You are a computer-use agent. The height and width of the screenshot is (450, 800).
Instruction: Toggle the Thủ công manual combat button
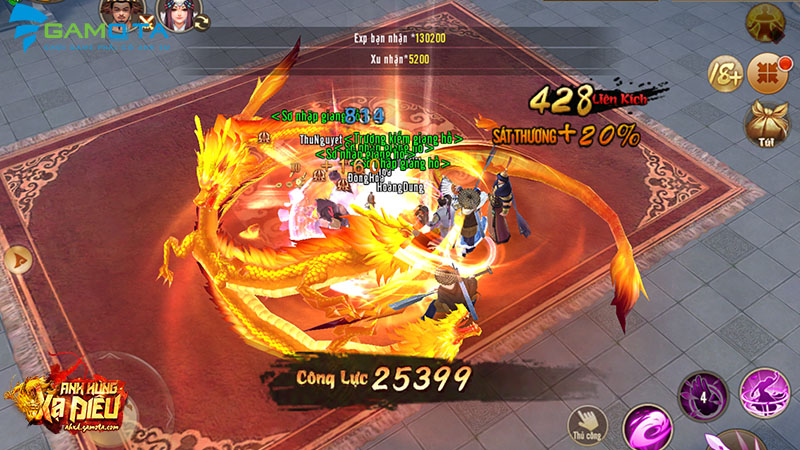588,423
